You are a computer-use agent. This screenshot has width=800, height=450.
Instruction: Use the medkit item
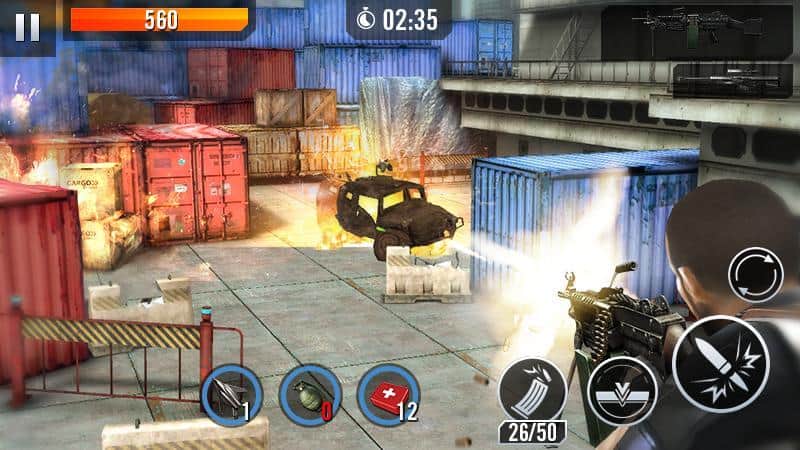[387, 393]
